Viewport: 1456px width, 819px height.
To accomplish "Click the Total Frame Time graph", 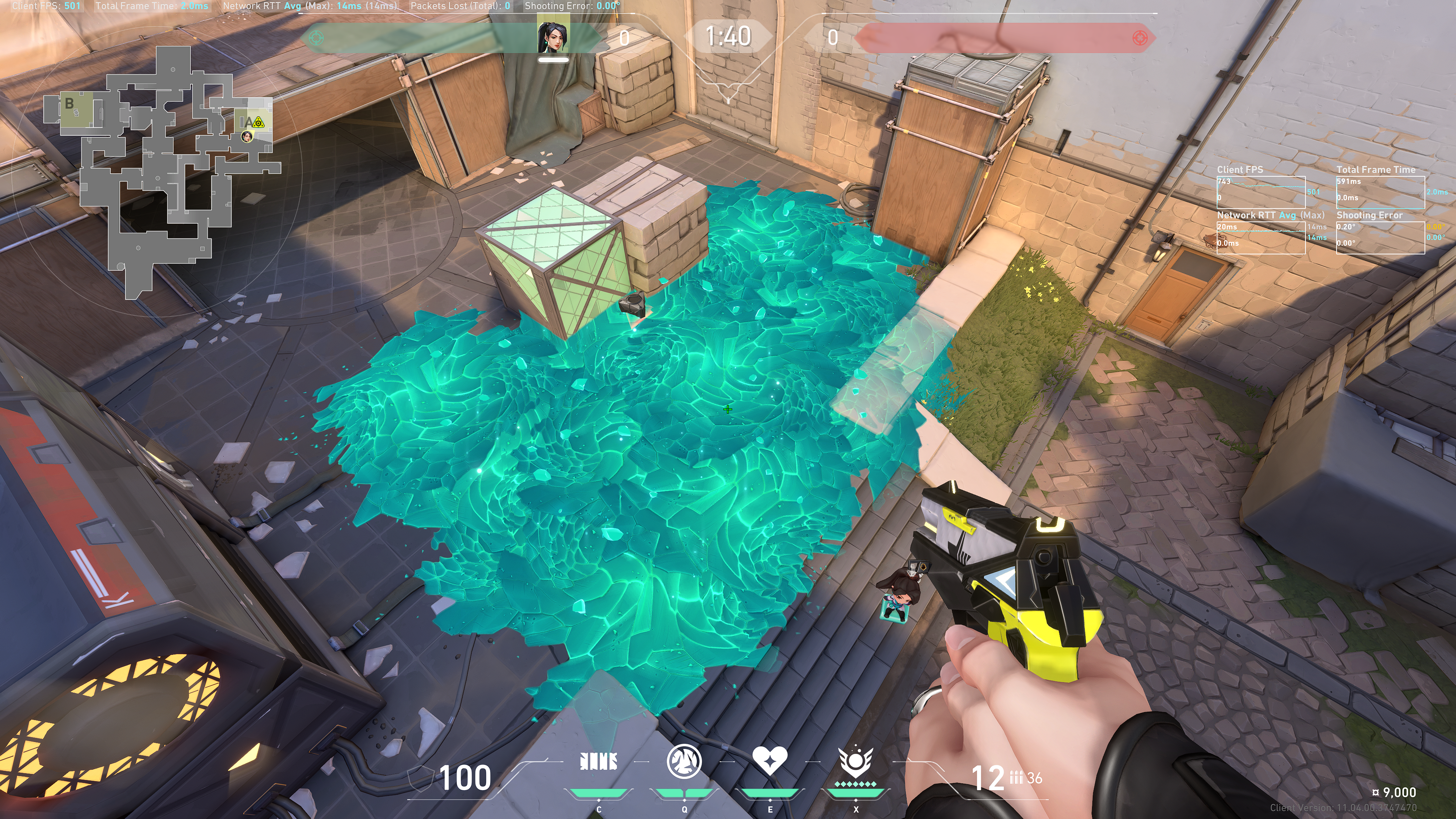I will click(1380, 192).
